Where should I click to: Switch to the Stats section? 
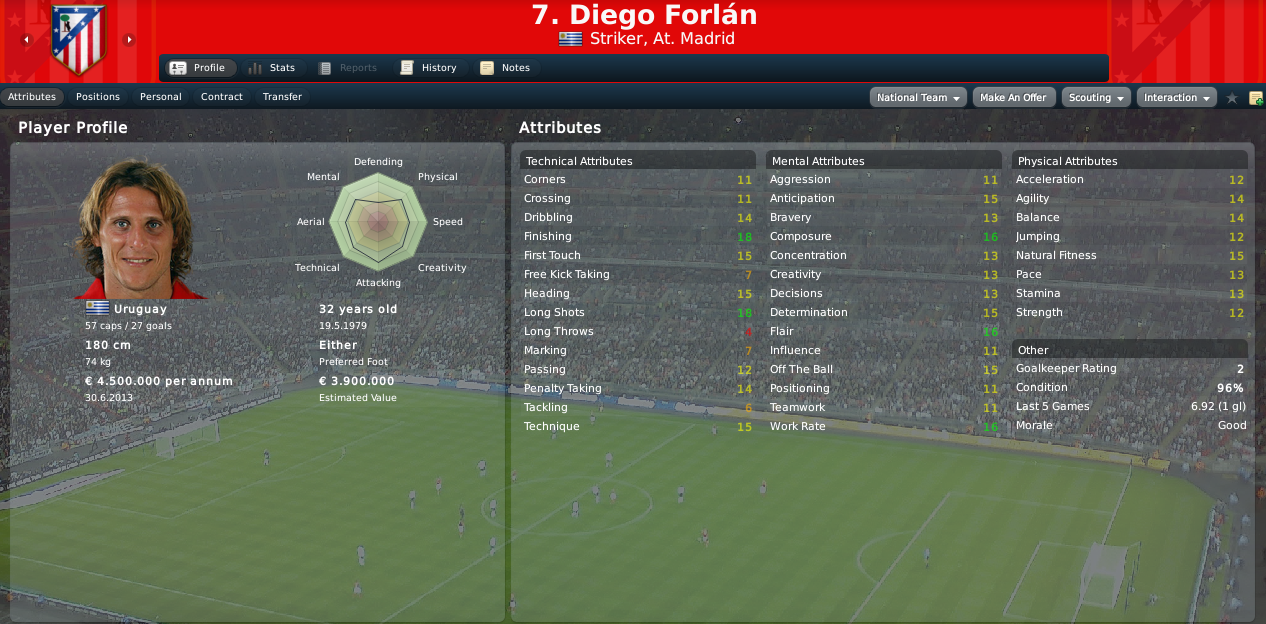click(x=271, y=68)
